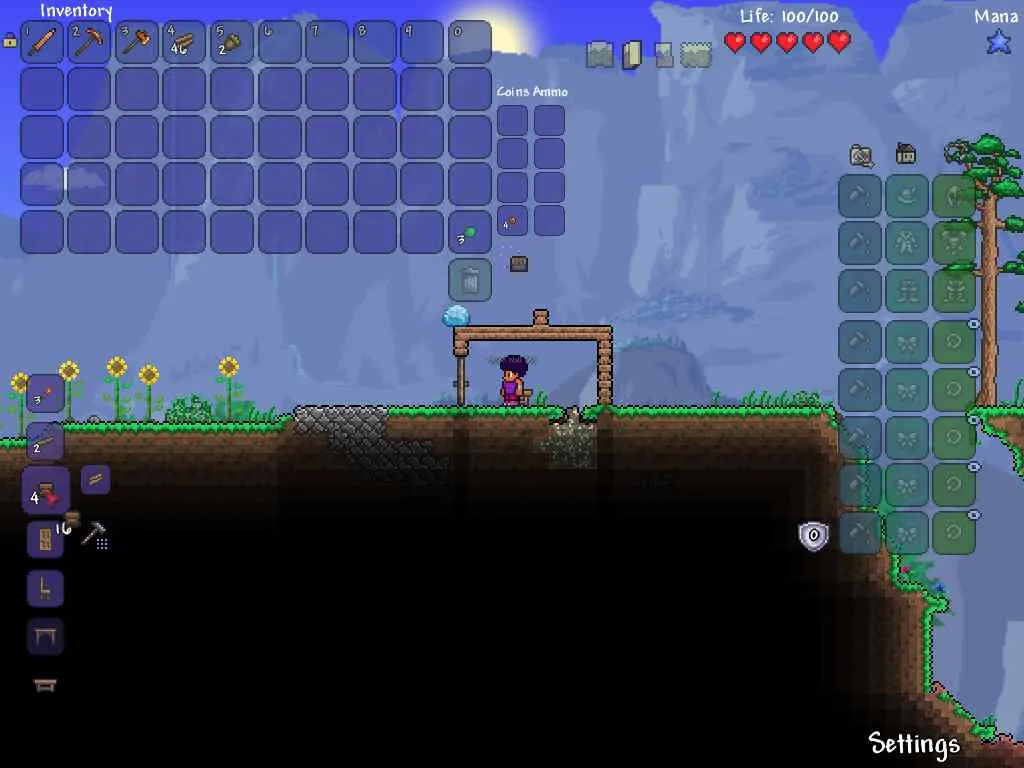Select the copper axe hotbar slot
Image resolution: width=1024 pixels, height=768 pixels.
(138, 43)
